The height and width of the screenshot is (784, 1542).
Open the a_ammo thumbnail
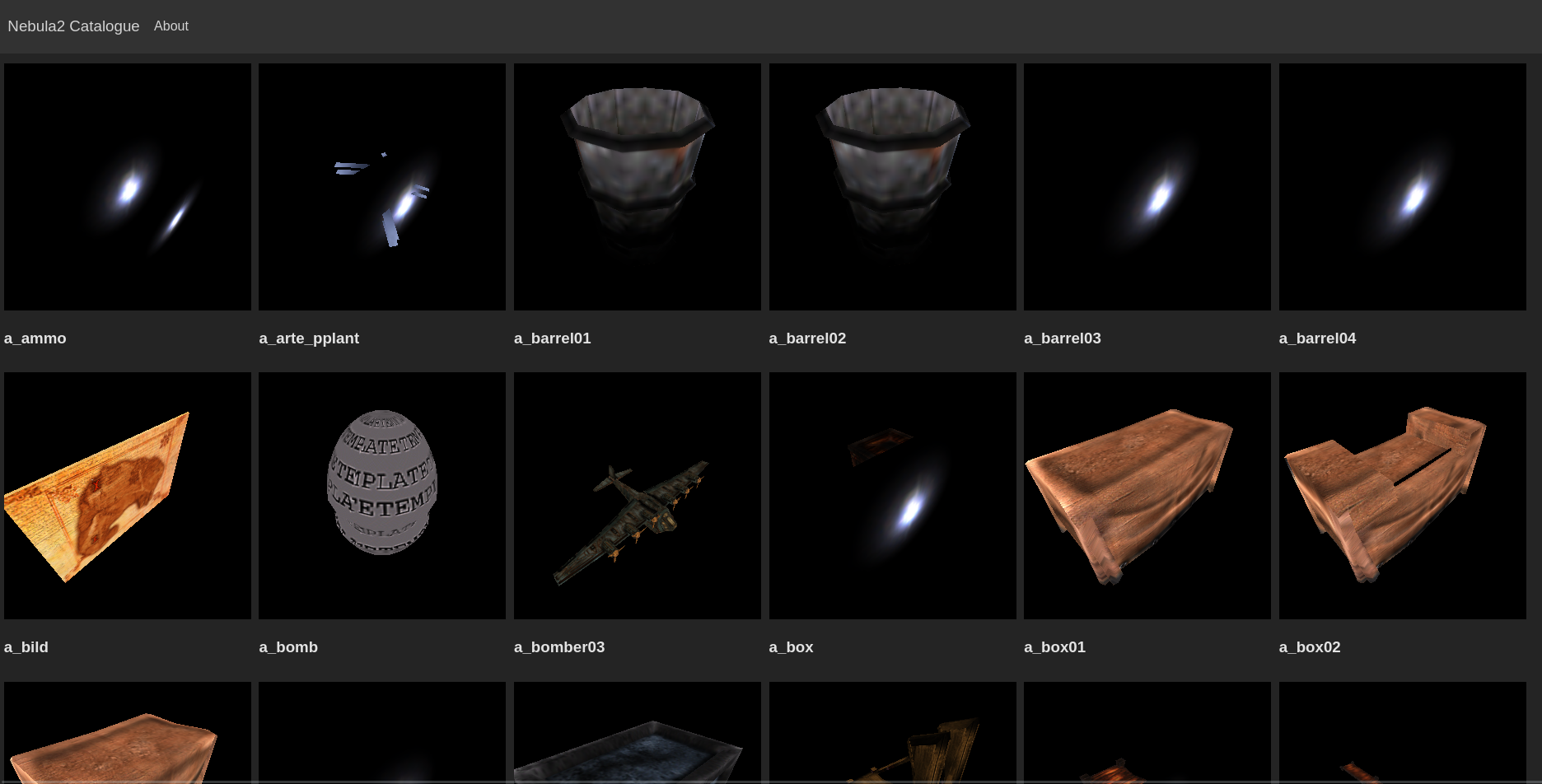click(127, 186)
